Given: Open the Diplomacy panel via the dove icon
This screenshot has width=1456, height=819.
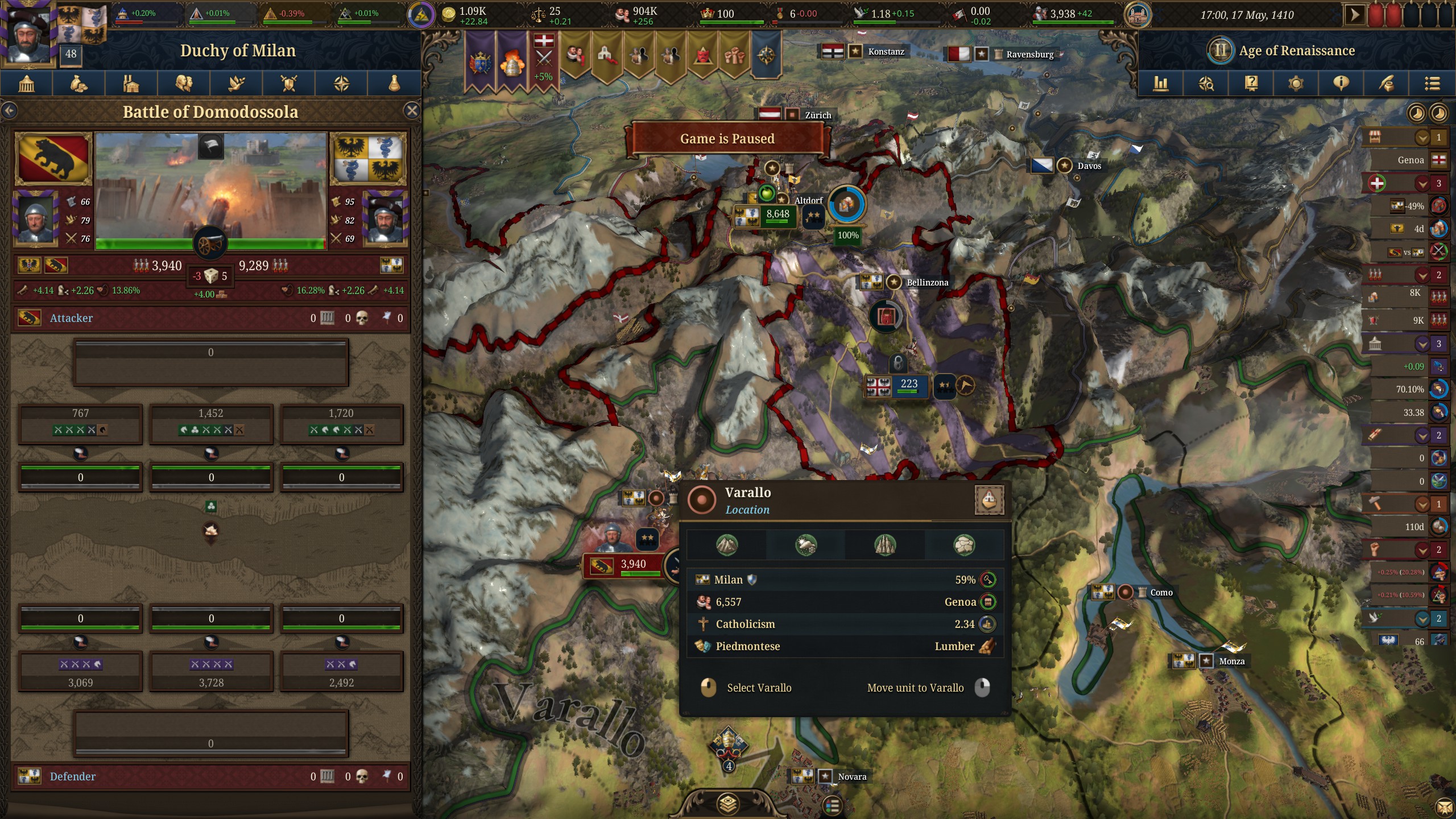Looking at the screenshot, I should [x=237, y=84].
